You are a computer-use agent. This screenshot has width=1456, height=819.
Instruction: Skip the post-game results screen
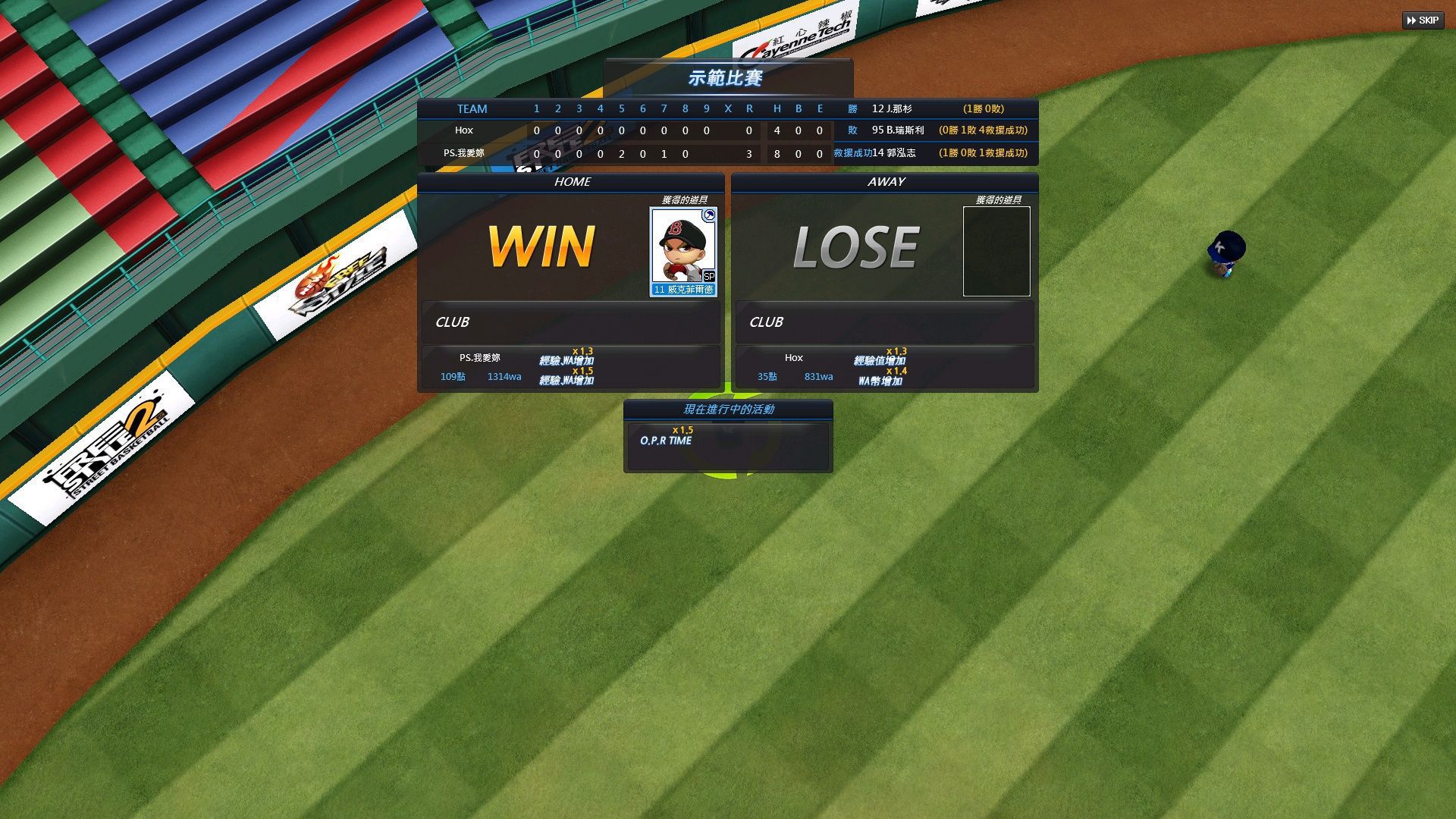(x=1423, y=20)
